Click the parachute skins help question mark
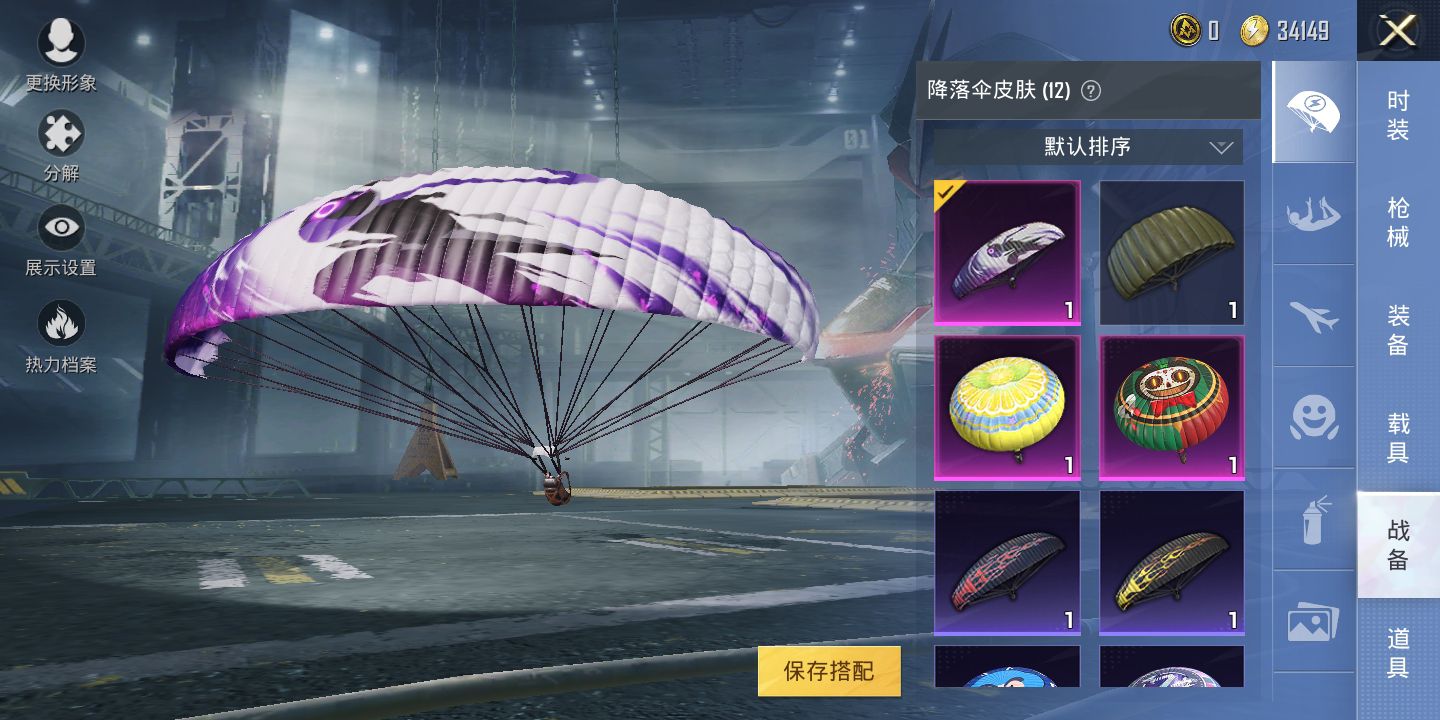The width and height of the screenshot is (1440, 720). tap(1093, 90)
